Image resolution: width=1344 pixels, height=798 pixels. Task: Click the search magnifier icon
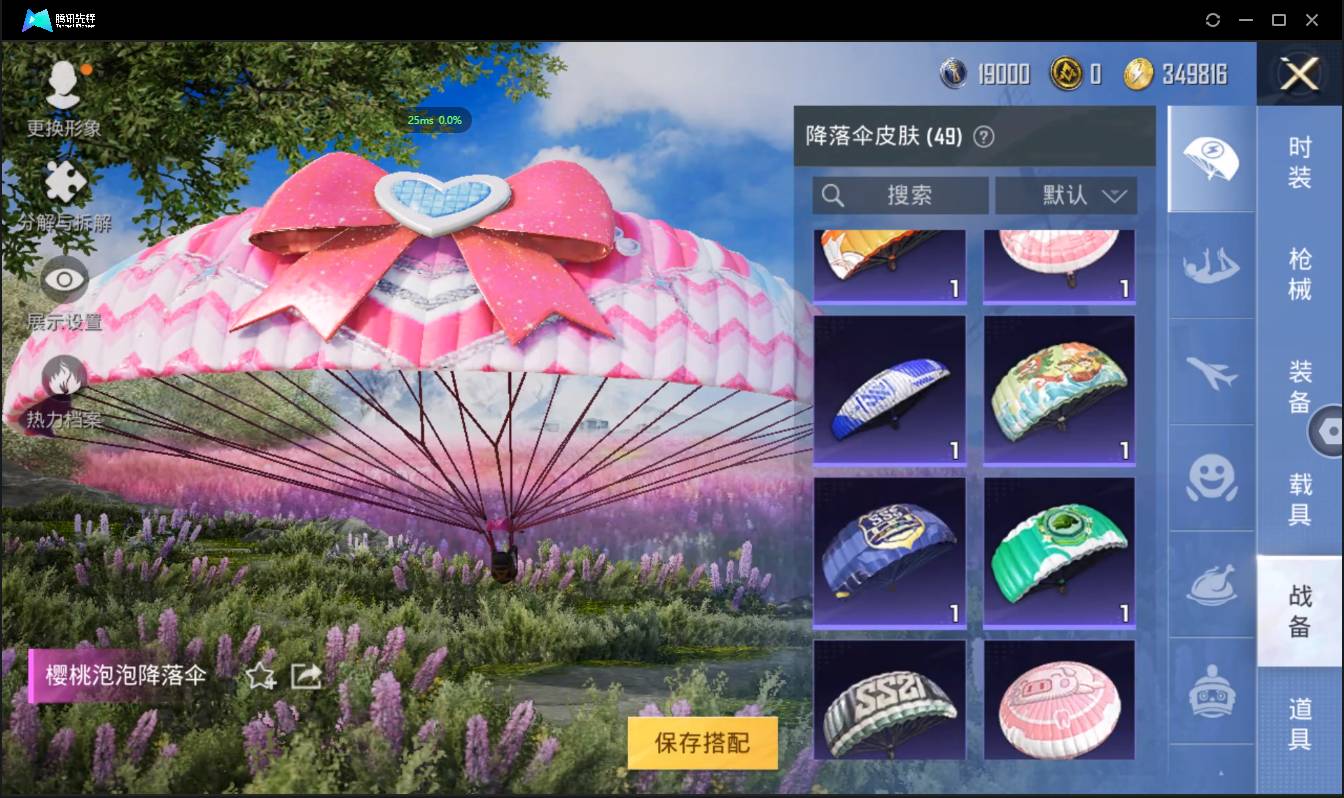tap(833, 195)
